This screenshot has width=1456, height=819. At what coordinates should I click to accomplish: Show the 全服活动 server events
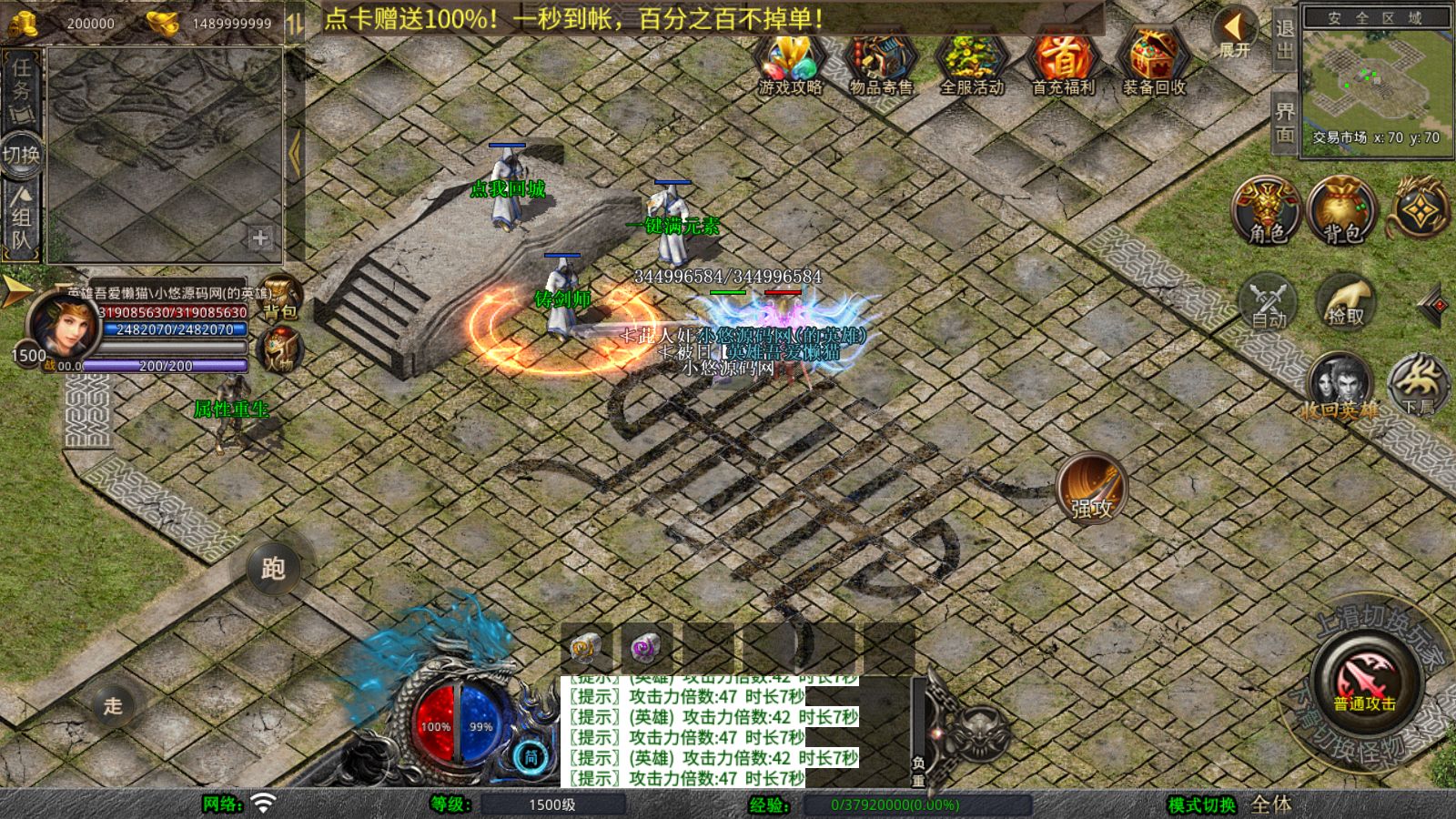[971, 62]
